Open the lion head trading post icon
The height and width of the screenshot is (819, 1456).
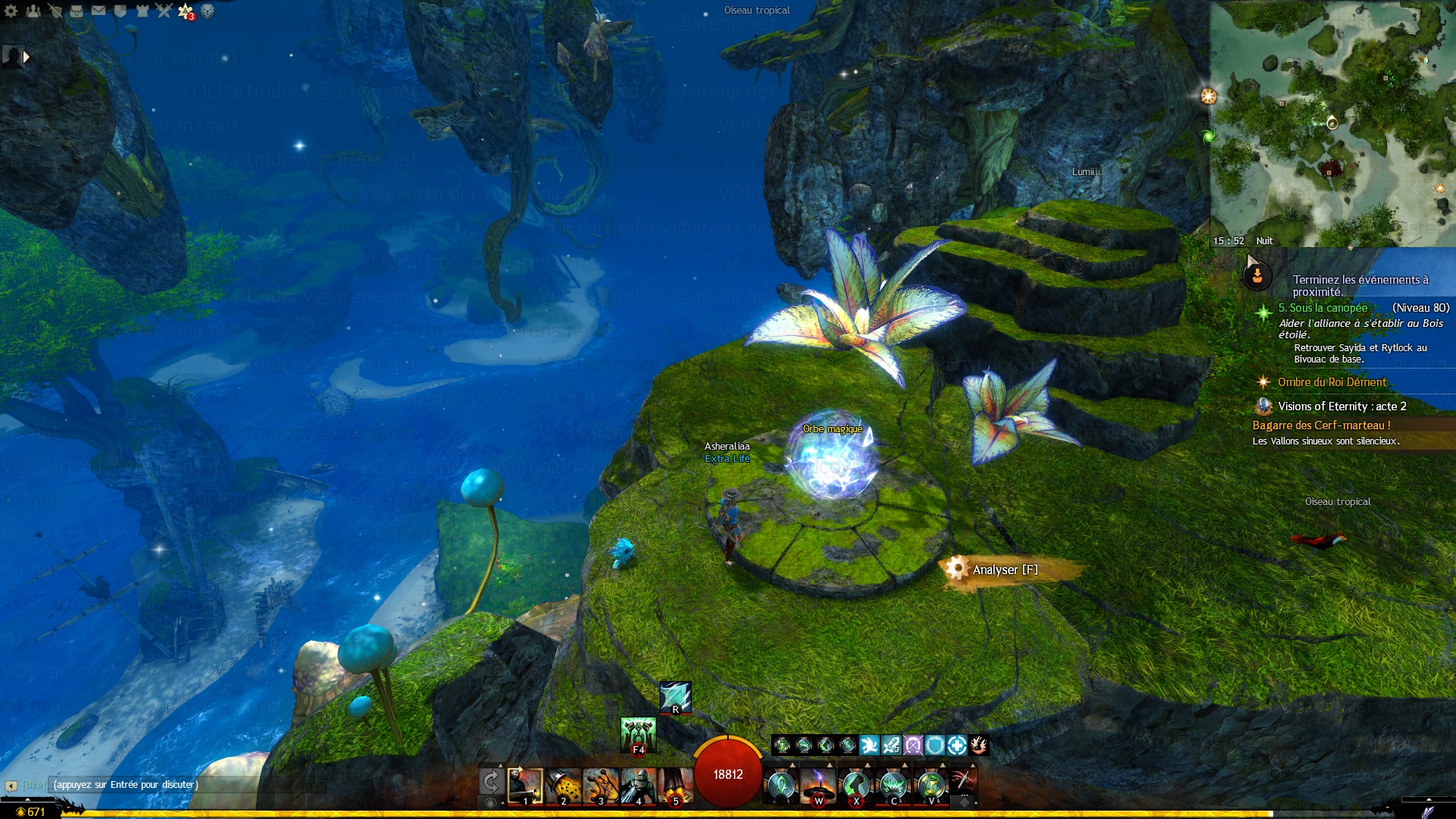pos(207,11)
